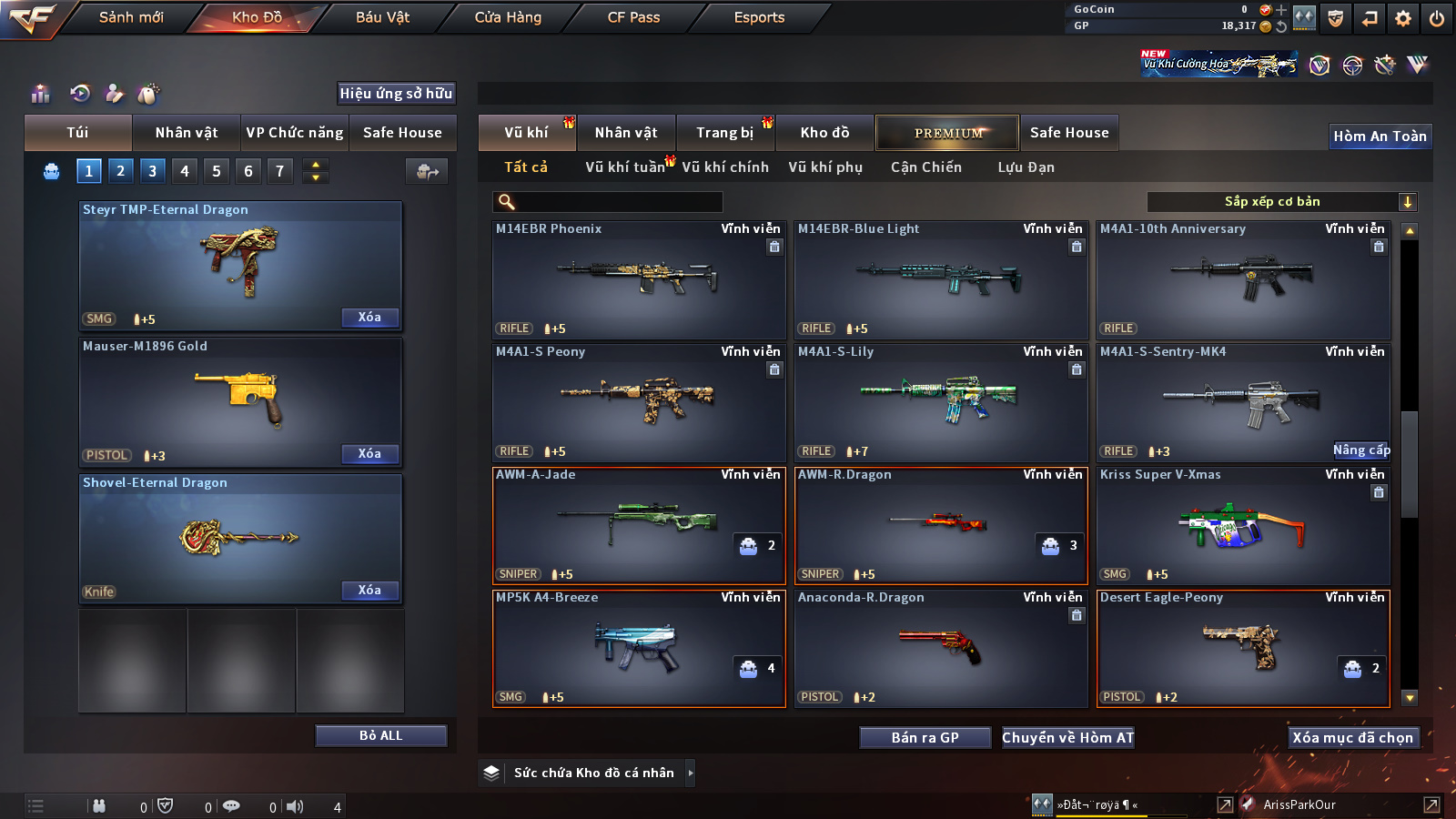Choose the AWM-R.Dragon sniper
Screen dimensions: 1456x819
(941, 525)
